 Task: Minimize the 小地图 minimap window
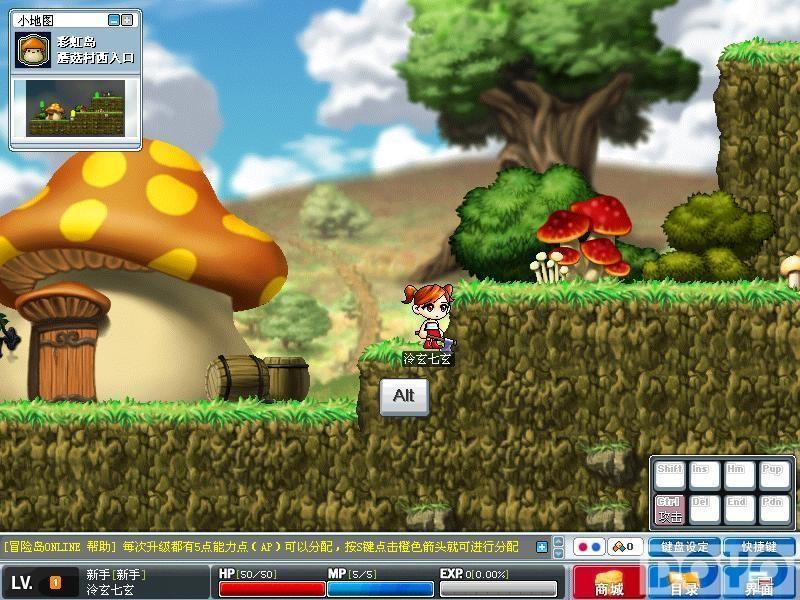point(113,20)
